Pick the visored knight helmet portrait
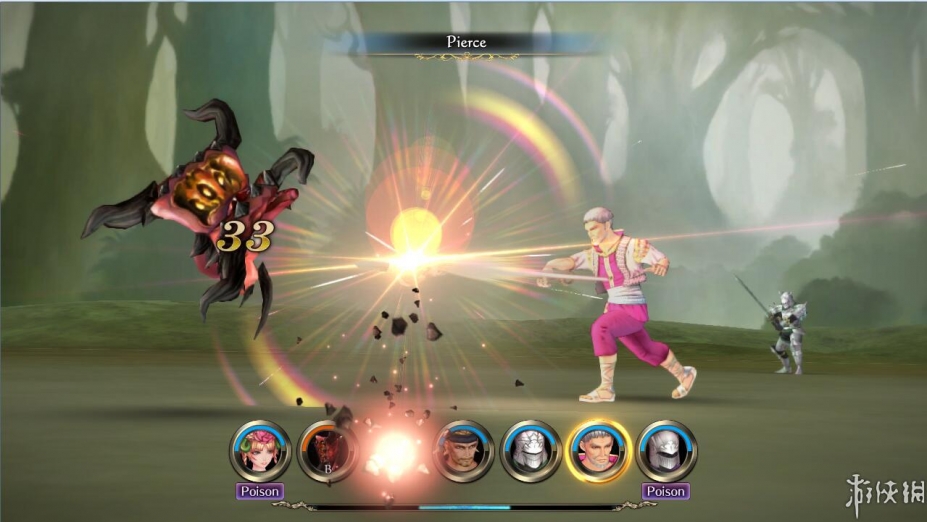927x522 pixels. tap(666, 450)
